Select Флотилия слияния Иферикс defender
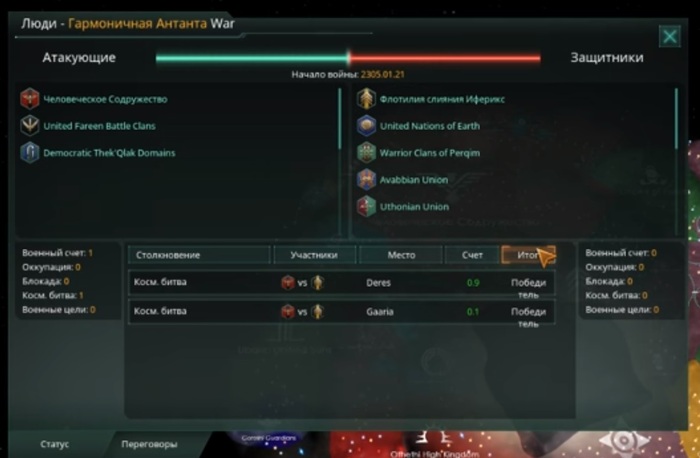The height and width of the screenshot is (458, 700). [x=442, y=99]
